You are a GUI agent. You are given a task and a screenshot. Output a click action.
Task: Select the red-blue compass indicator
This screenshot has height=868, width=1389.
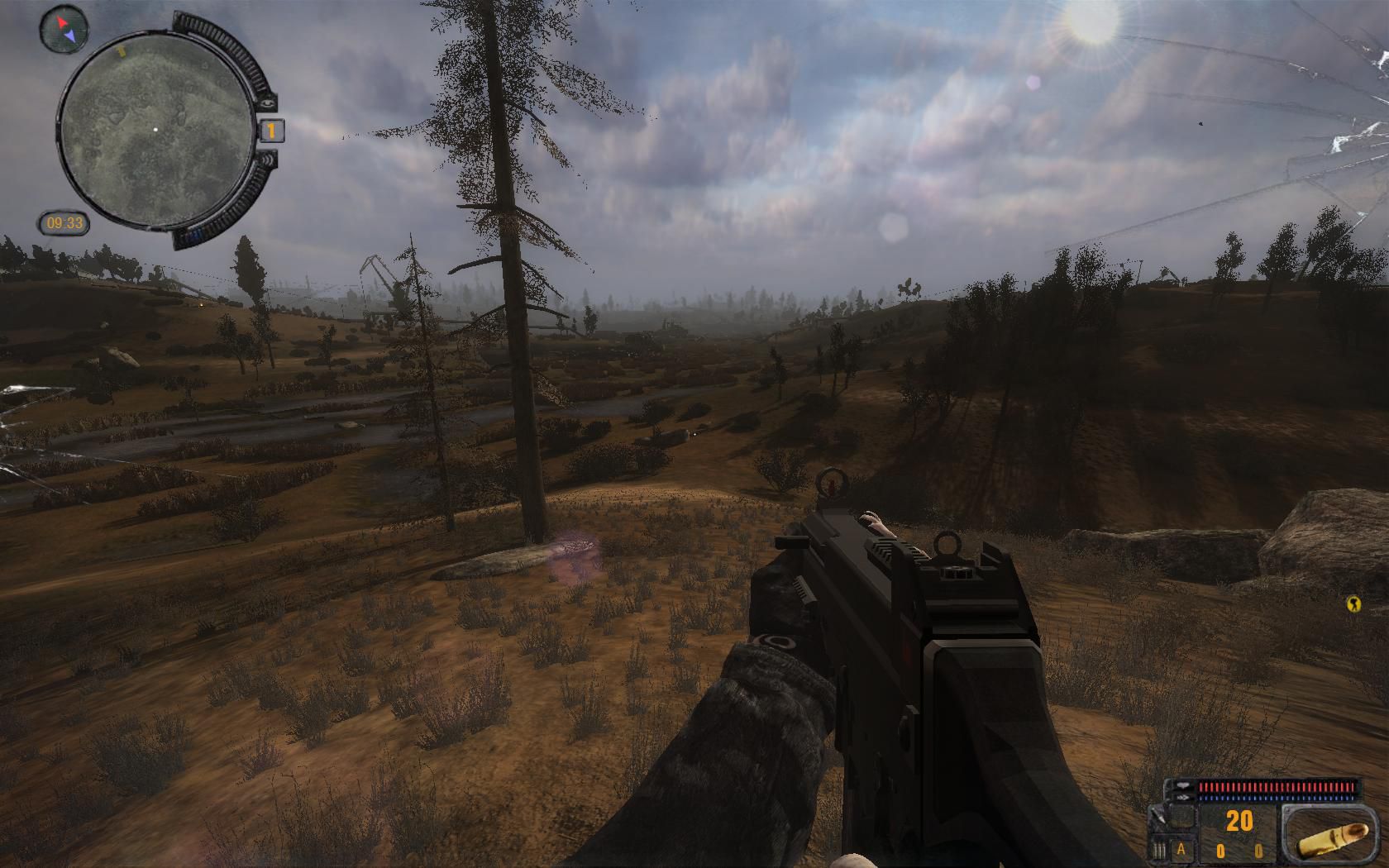click(63, 28)
